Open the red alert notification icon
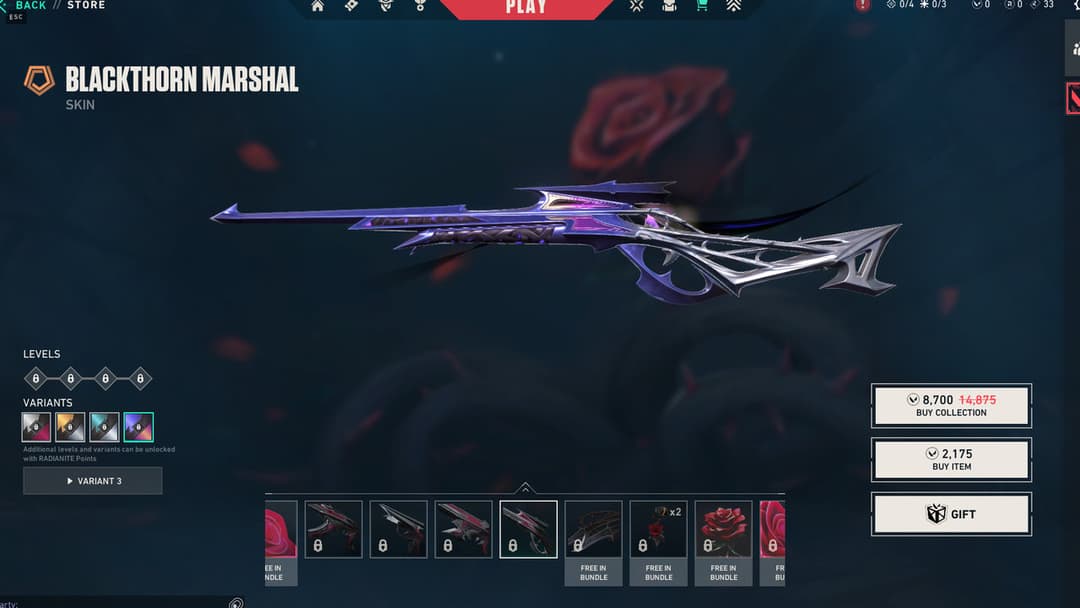Screen dimensions: 1080x608 pos(862,6)
